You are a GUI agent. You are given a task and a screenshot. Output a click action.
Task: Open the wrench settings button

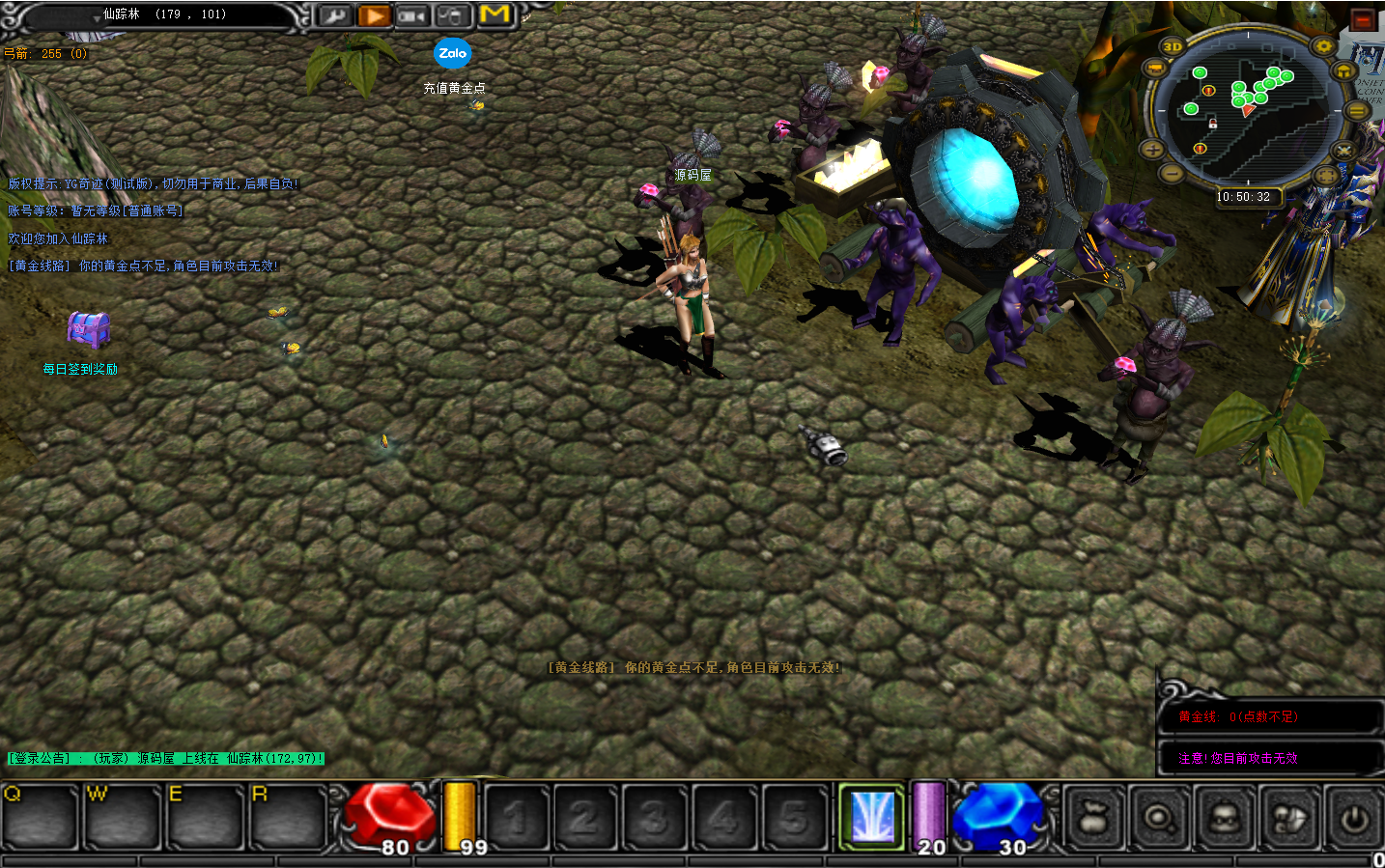click(x=334, y=15)
